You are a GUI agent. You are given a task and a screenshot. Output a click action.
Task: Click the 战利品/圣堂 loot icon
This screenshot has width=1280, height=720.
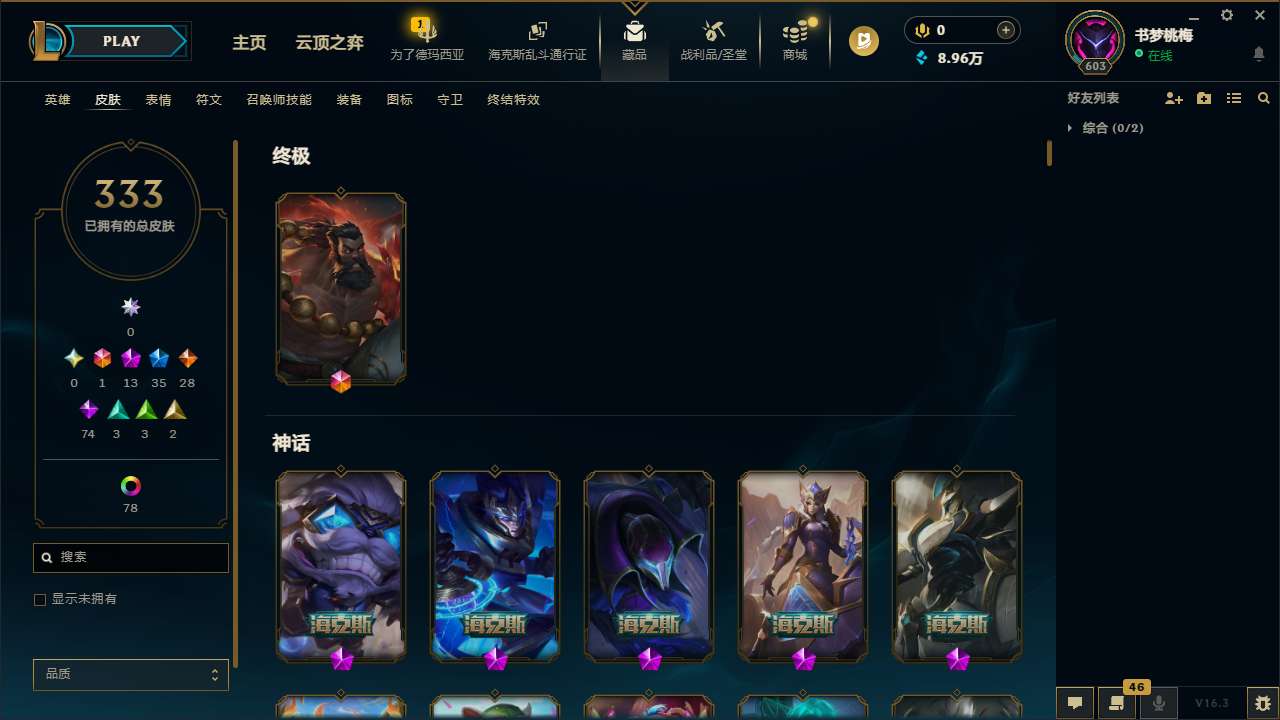click(713, 40)
